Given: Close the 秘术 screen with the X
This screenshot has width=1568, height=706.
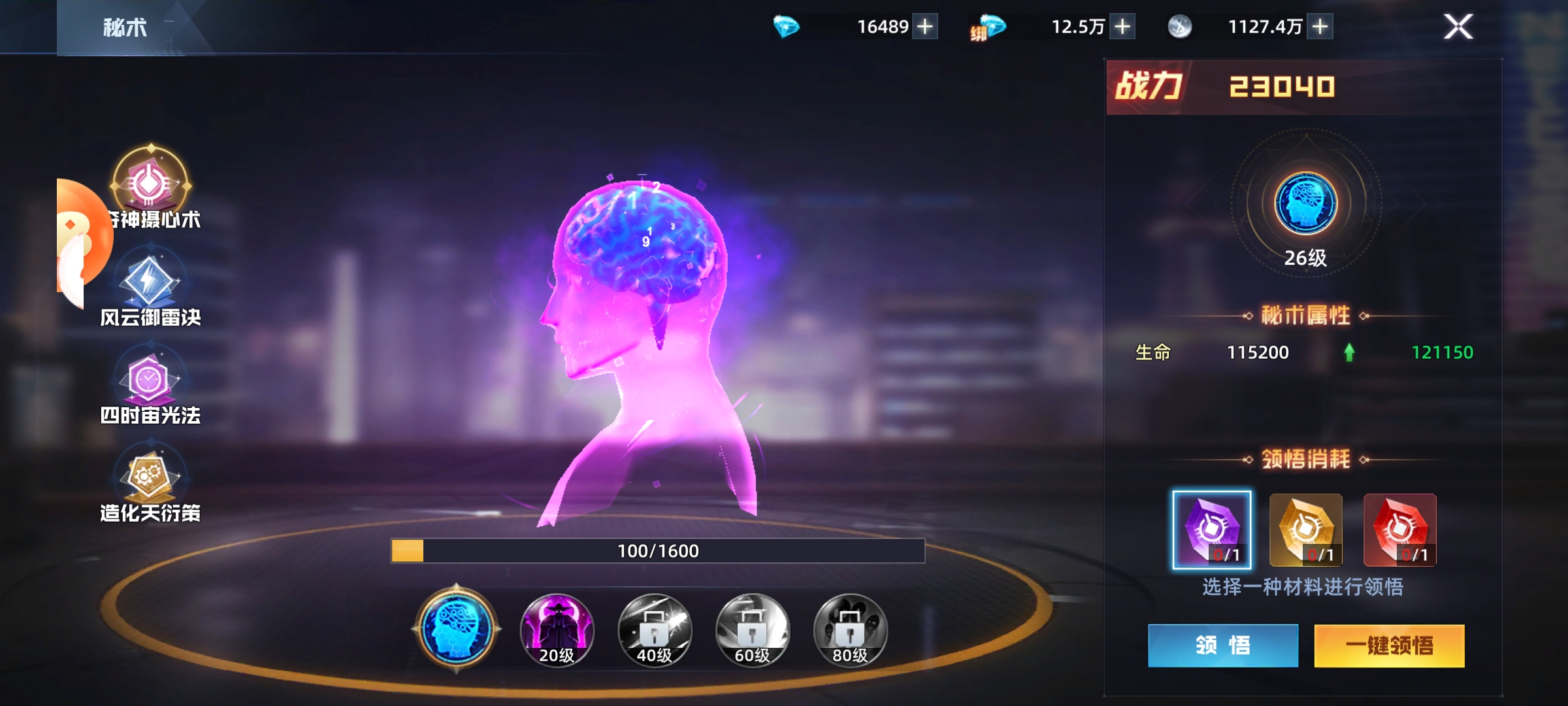Looking at the screenshot, I should click(1458, 27).
